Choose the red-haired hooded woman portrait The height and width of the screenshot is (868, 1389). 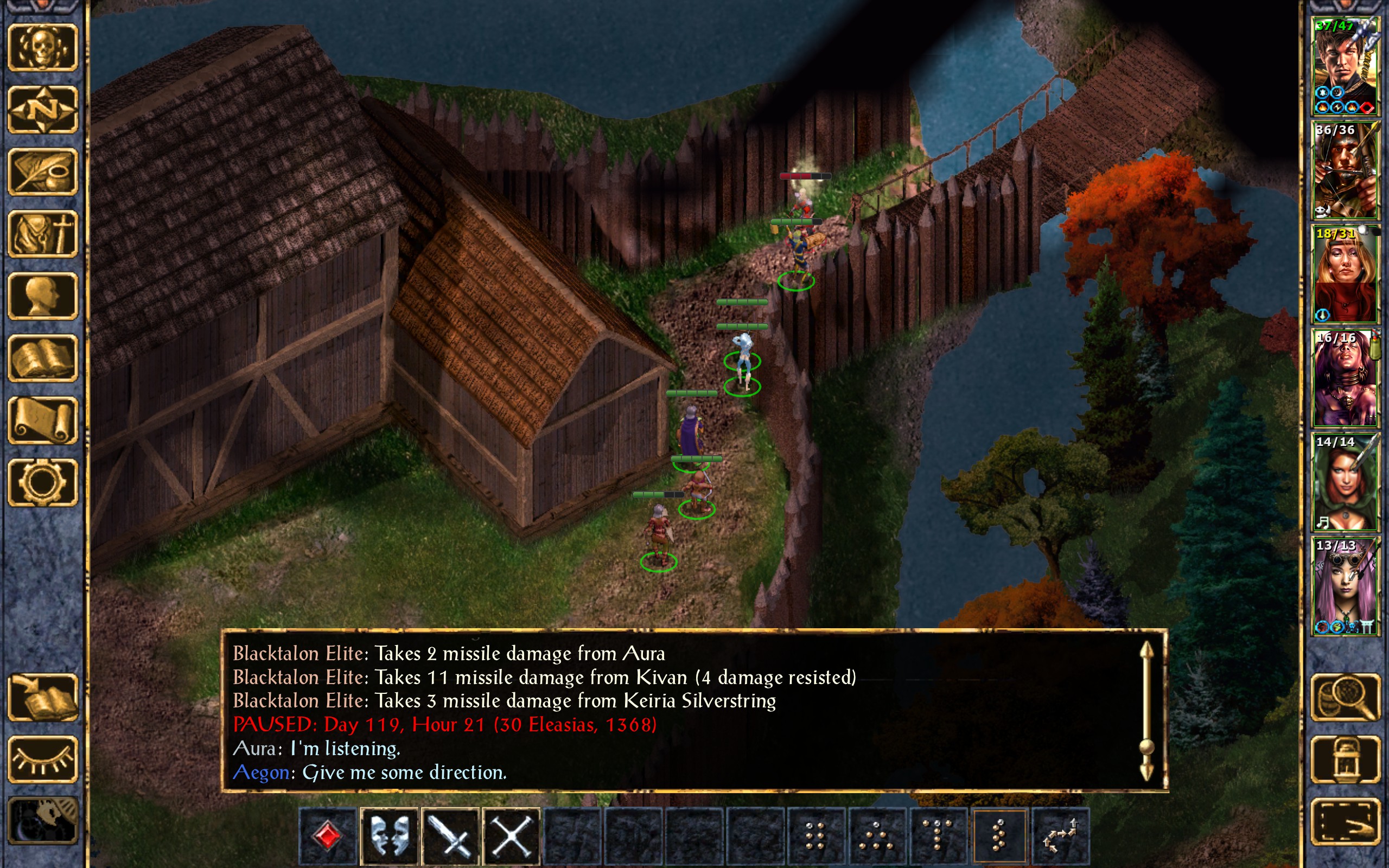(x=1345, y=482)
